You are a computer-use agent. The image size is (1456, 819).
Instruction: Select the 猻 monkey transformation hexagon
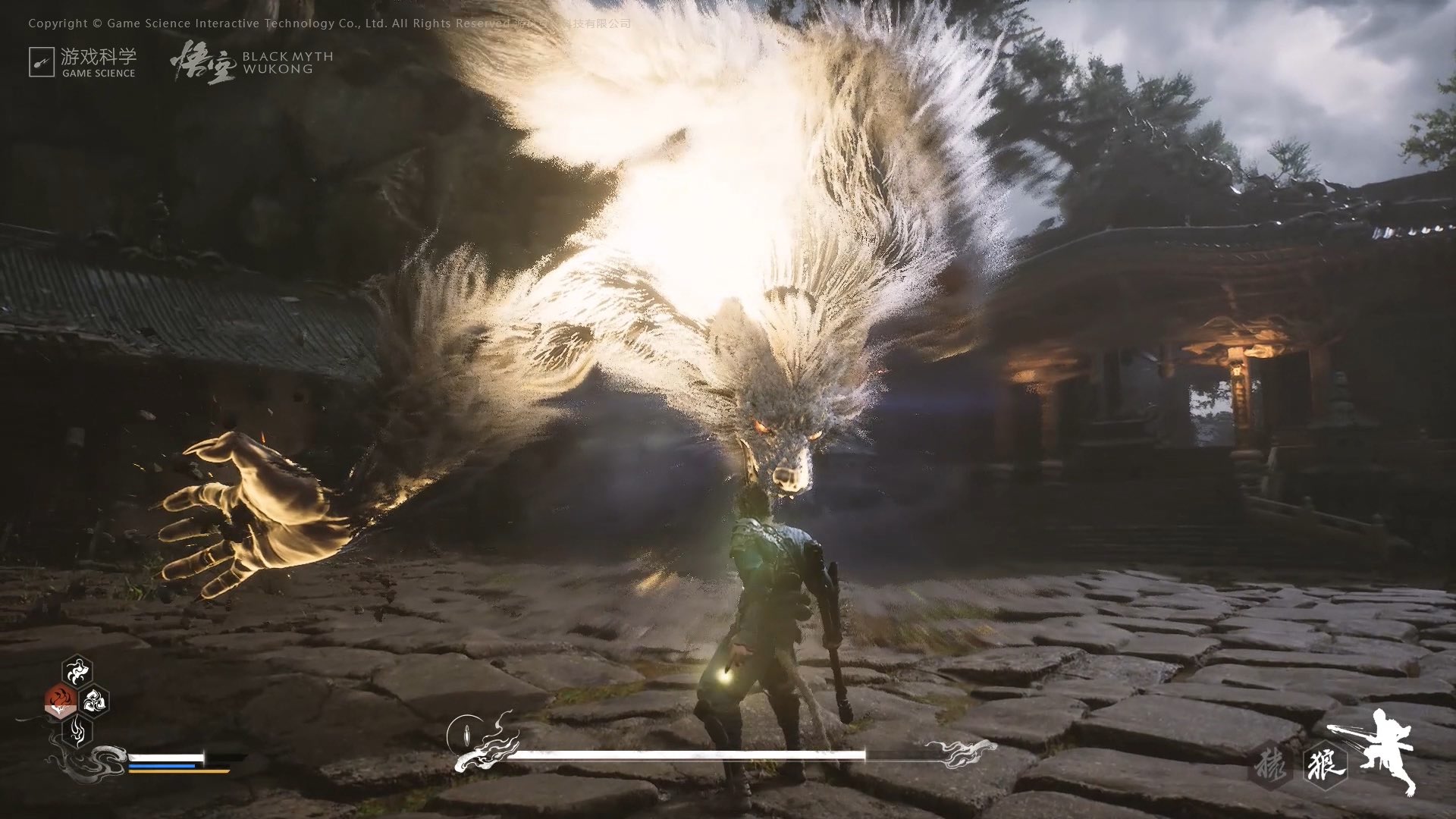1270,764
